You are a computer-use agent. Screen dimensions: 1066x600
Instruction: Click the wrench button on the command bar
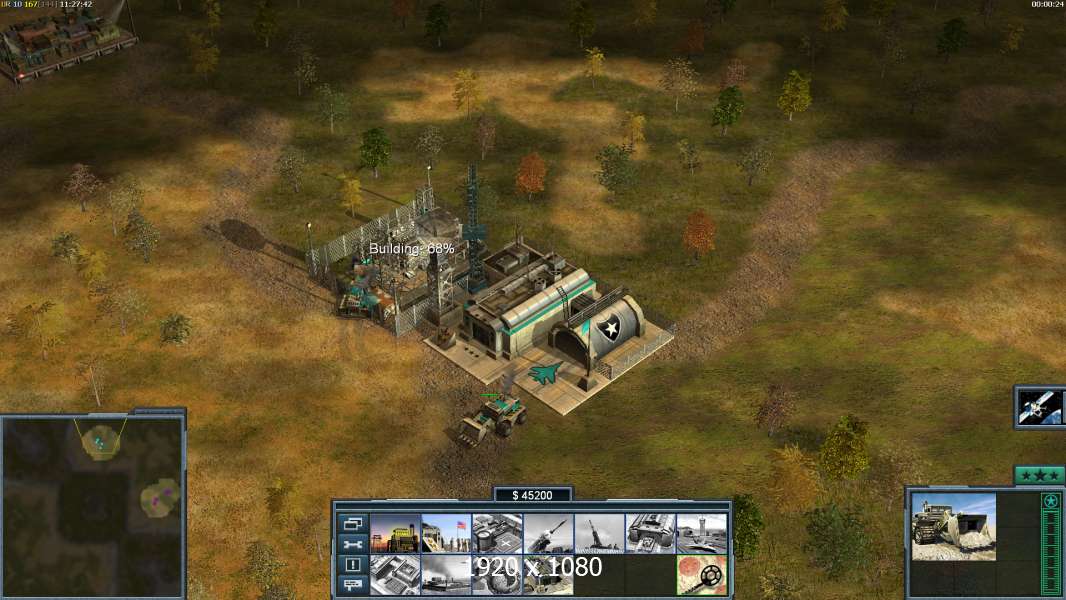pos(353,545)
